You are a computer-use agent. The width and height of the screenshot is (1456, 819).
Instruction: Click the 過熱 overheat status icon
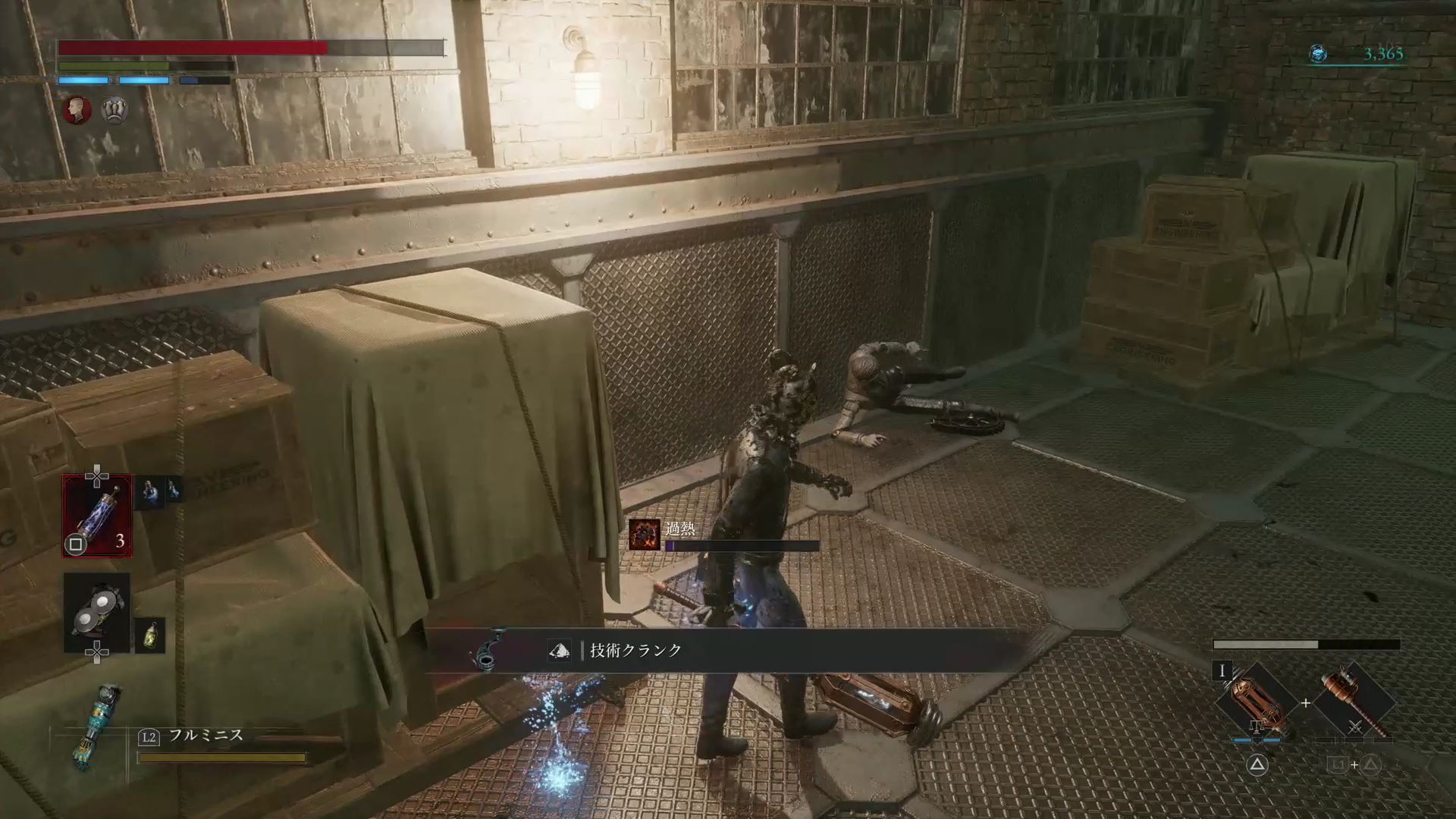645,535
